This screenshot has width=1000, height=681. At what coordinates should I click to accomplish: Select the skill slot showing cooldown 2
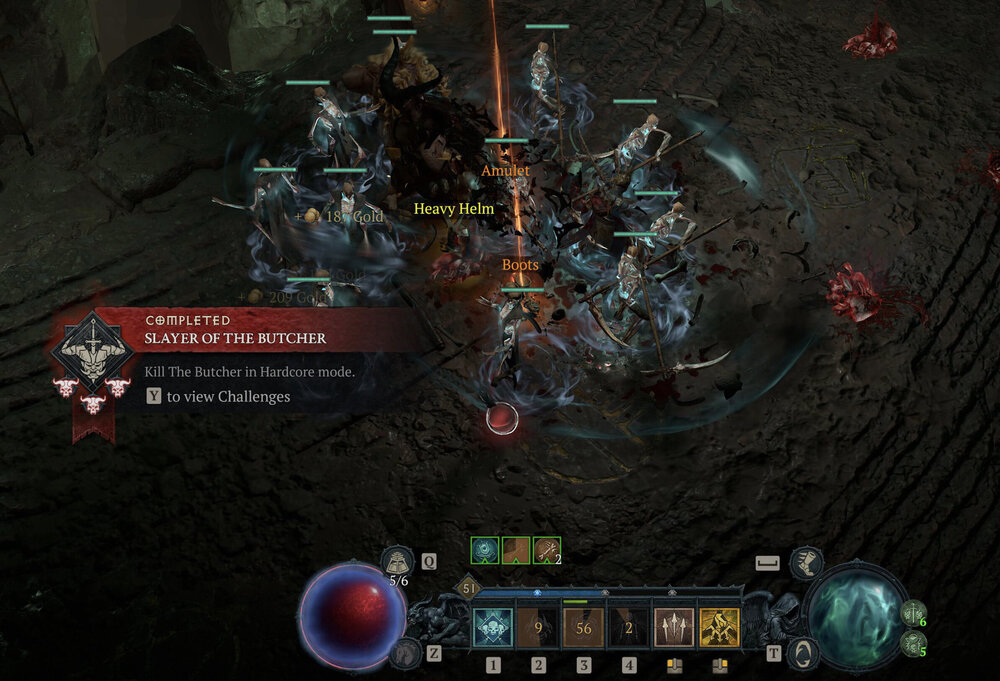pos(629,628)
